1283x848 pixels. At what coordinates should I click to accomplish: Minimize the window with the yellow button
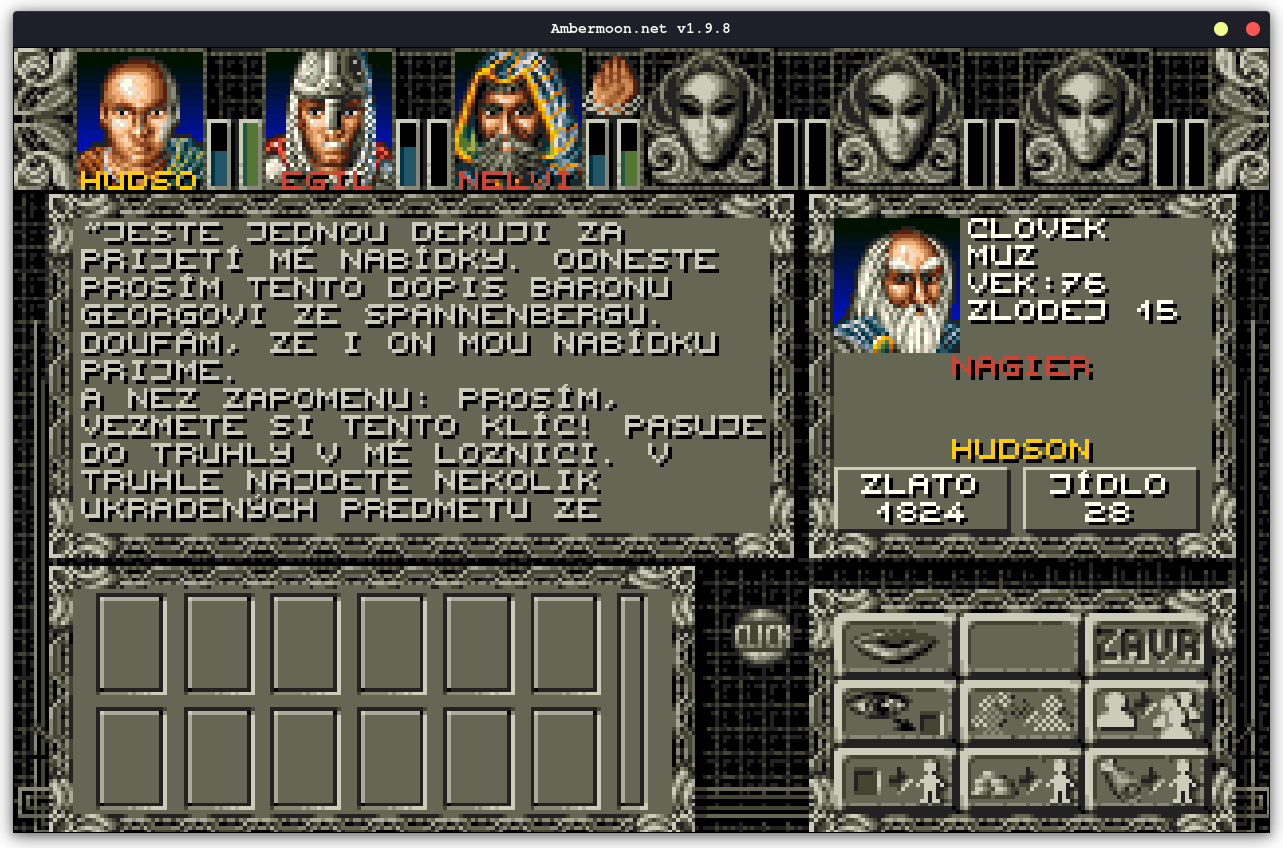click(1221, 29)
